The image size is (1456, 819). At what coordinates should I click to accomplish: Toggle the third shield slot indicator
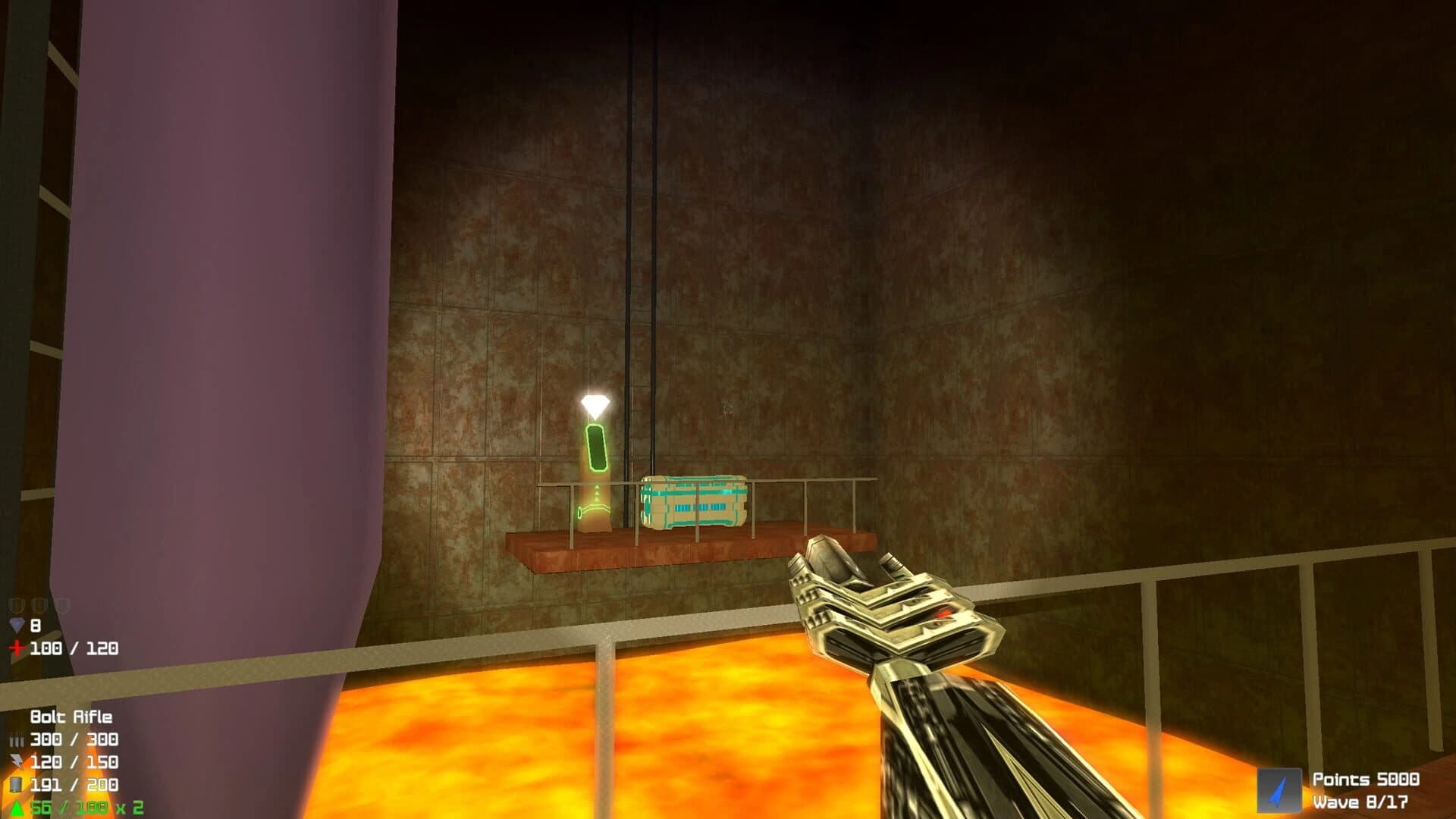coord(61,605)
